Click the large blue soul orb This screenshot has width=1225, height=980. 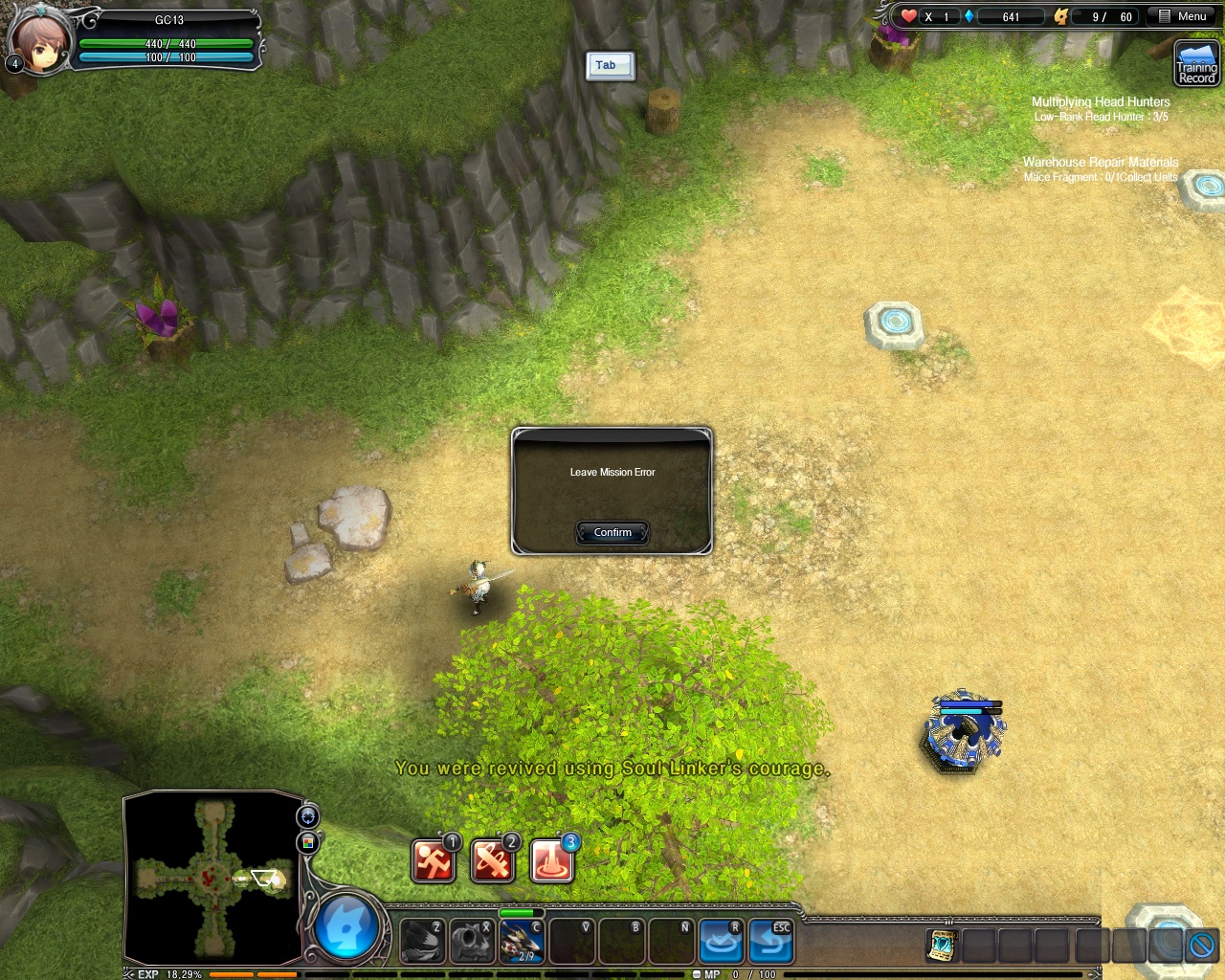click(x=346, y=928)
